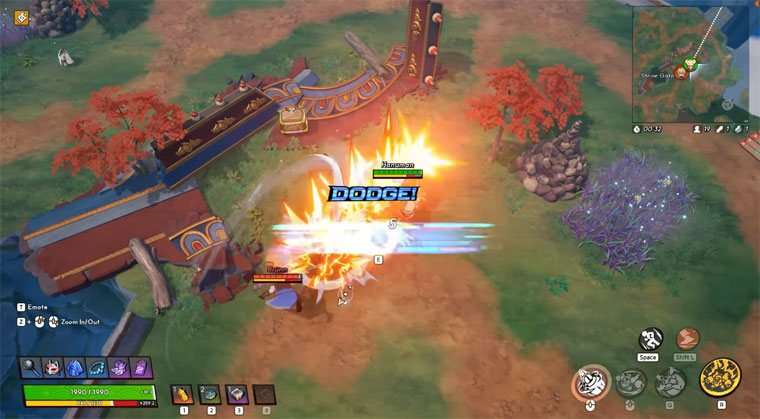Screen dimensions: 760x419
Task: Open the minimap in the corner
Action: point(690,60)
